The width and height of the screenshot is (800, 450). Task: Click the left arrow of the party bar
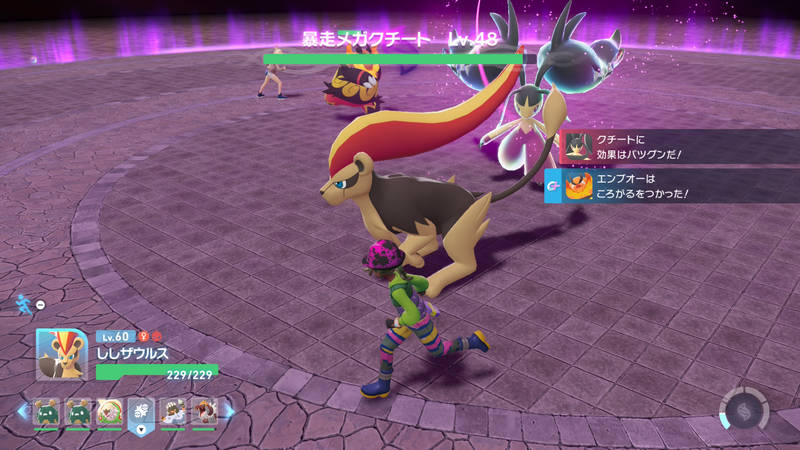22,411
